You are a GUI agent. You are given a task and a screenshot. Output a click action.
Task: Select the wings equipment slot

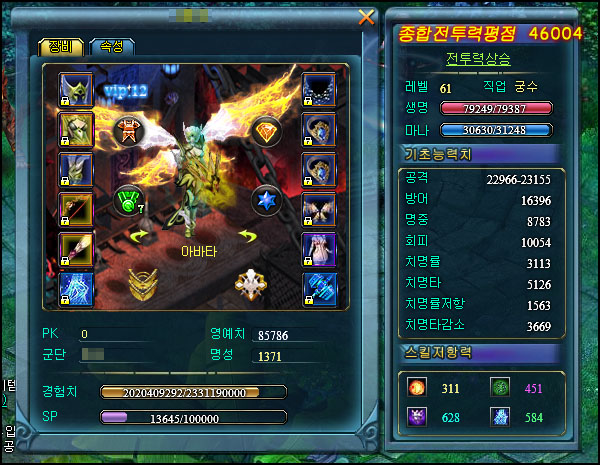(318, 209)
